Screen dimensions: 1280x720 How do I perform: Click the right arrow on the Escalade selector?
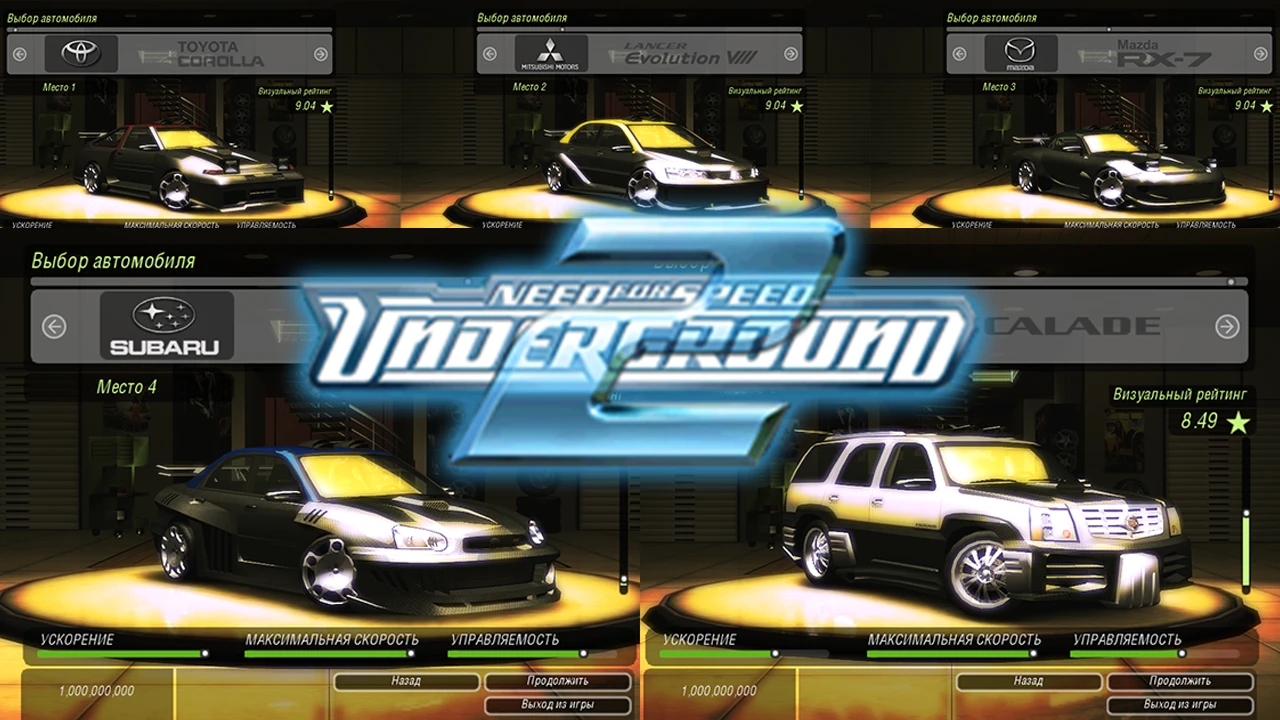click(x=1228, y=325)
